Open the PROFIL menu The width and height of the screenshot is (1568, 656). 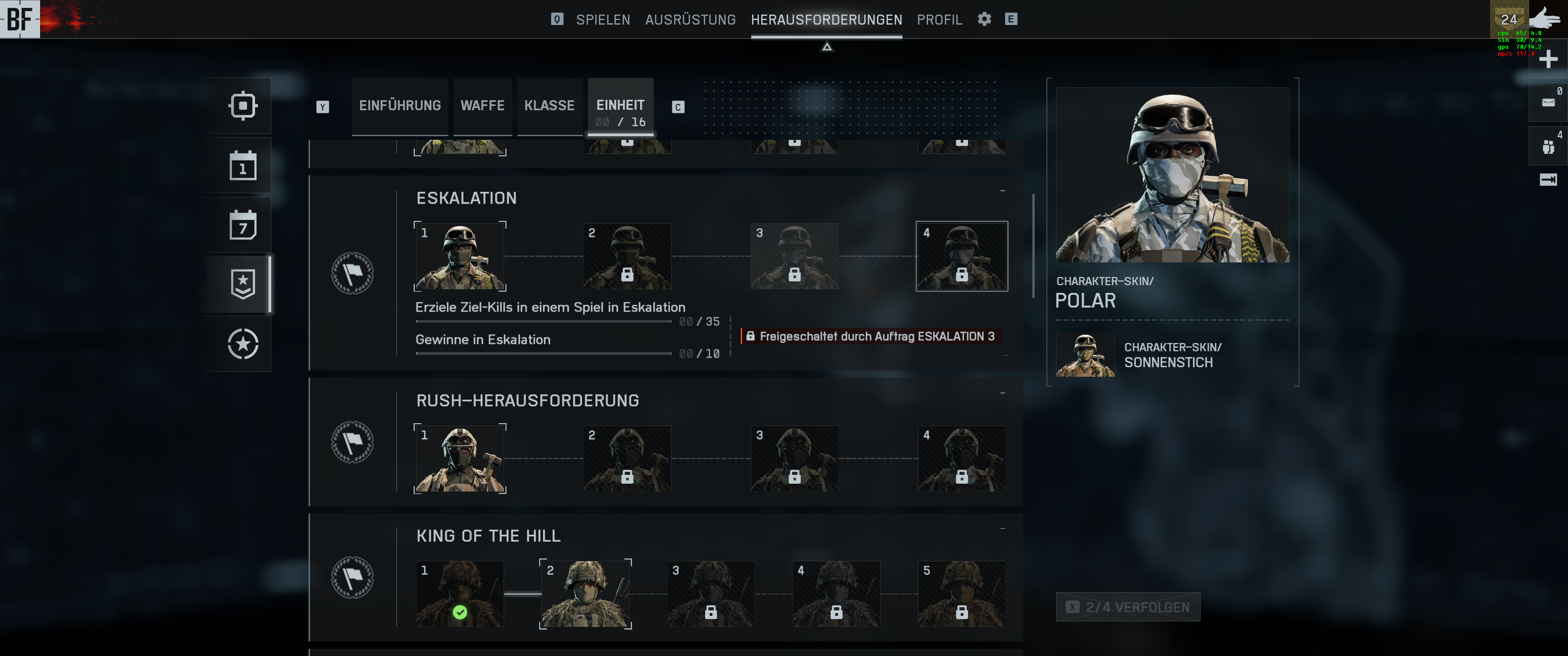point(939,20)
